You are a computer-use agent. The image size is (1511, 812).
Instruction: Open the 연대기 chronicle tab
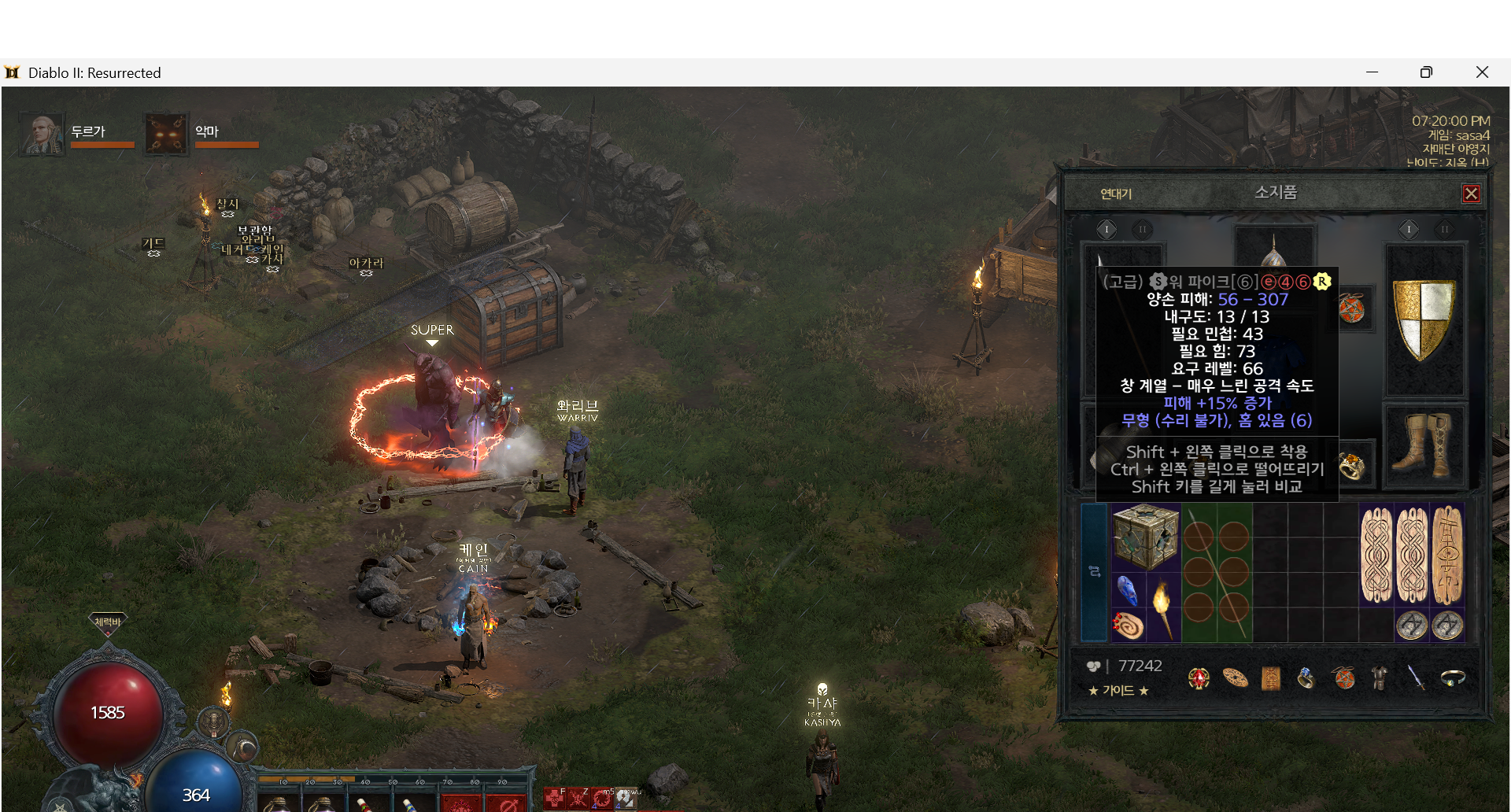(x=1115, y=194)
